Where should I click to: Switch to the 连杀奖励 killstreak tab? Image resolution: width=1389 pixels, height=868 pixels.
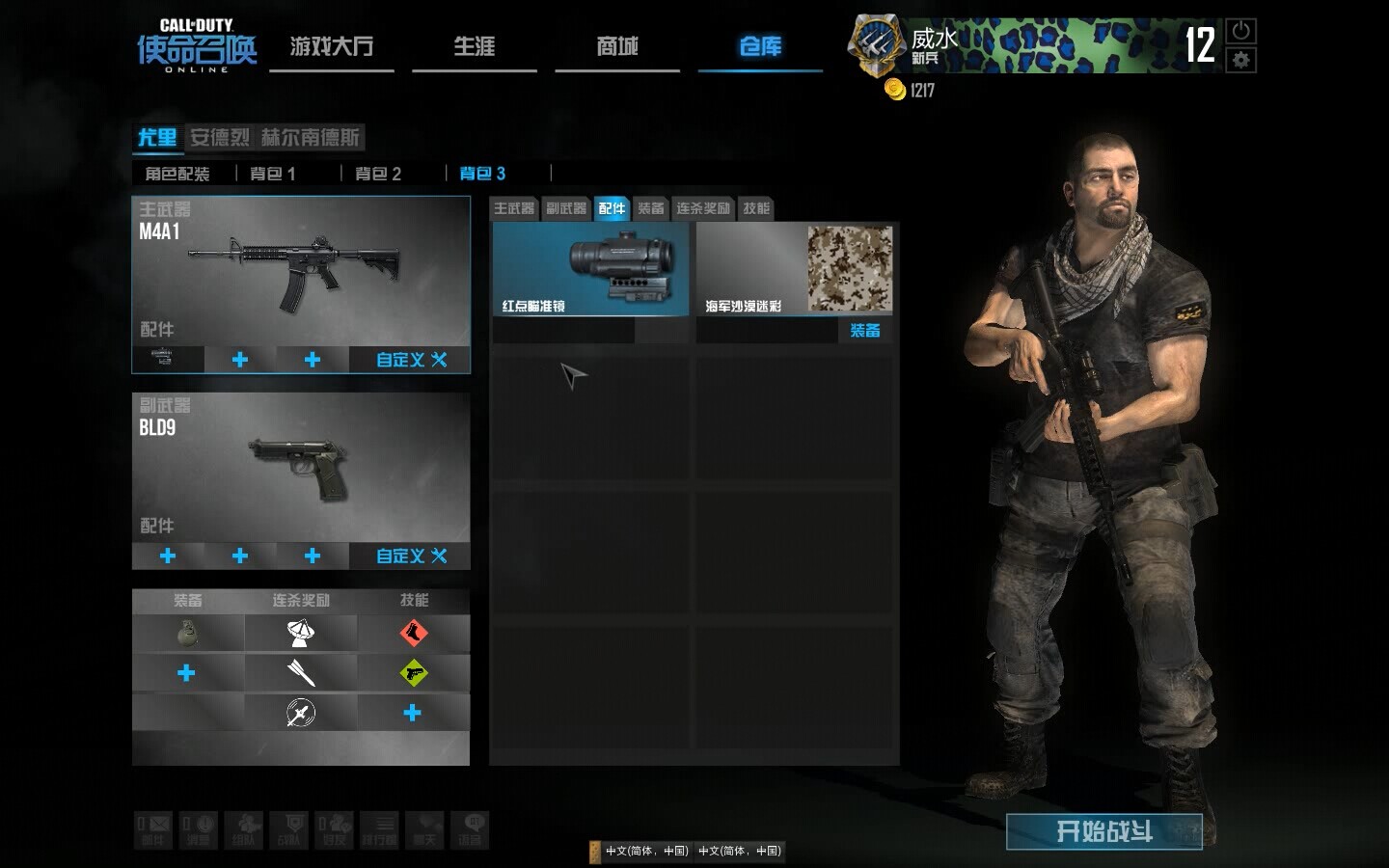pos(702,208)
